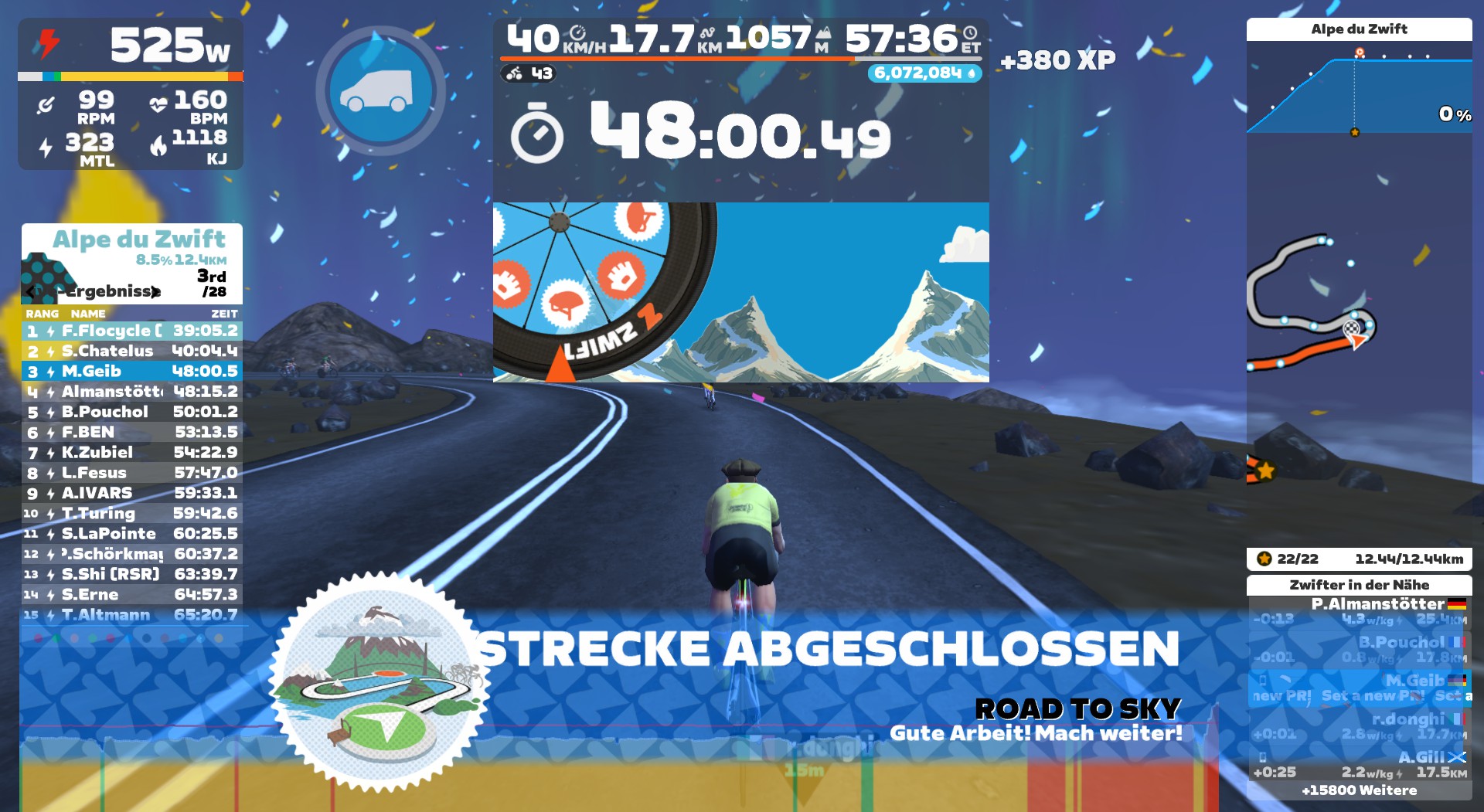Viewport: 1484px width, 812px height.
Task: Show next leaderboard with right arrow
Action: click(x=156, y=291)
